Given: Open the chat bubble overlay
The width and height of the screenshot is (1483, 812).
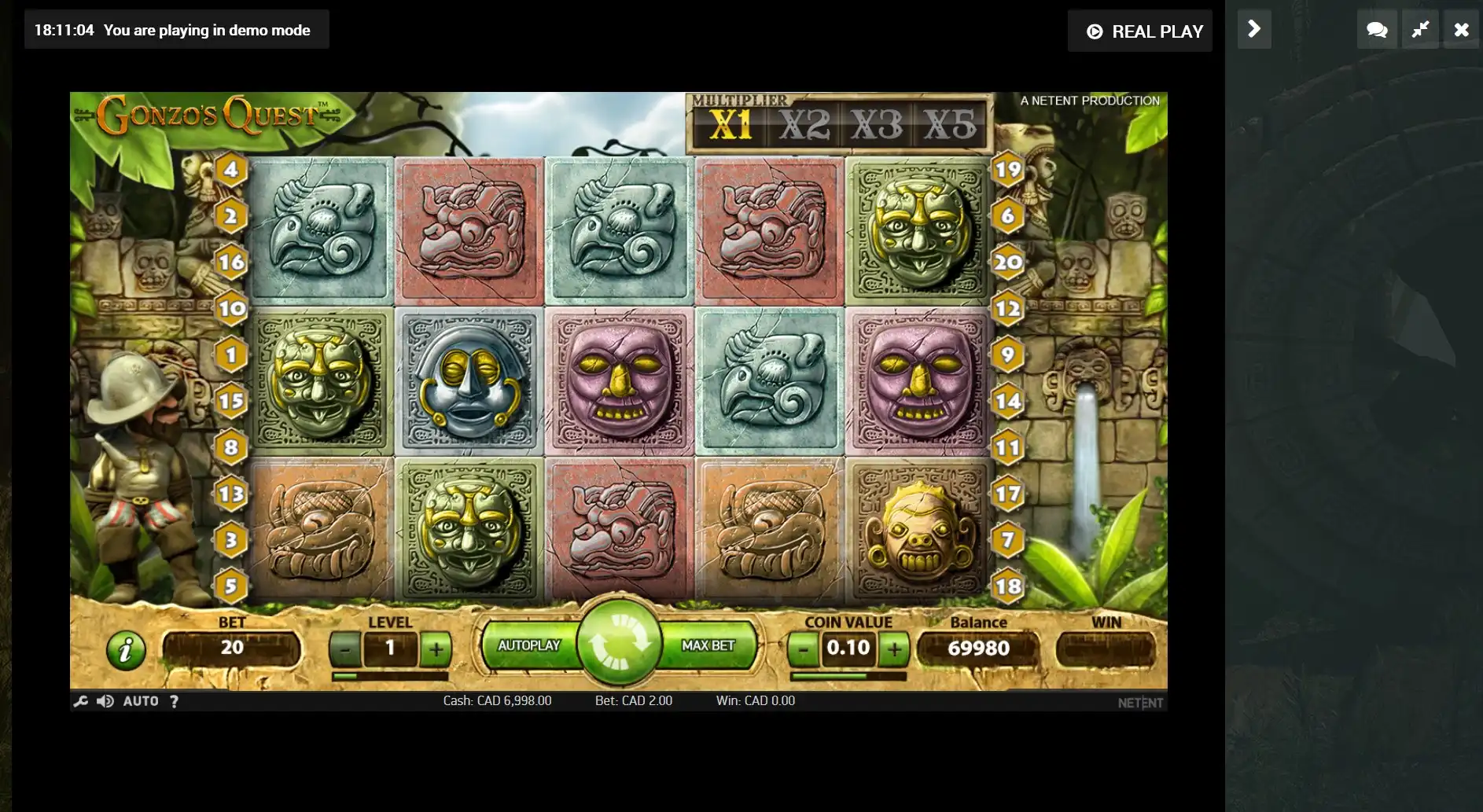Looking at the screenshot, I should pyautogui.click(x=1376, y=30).
